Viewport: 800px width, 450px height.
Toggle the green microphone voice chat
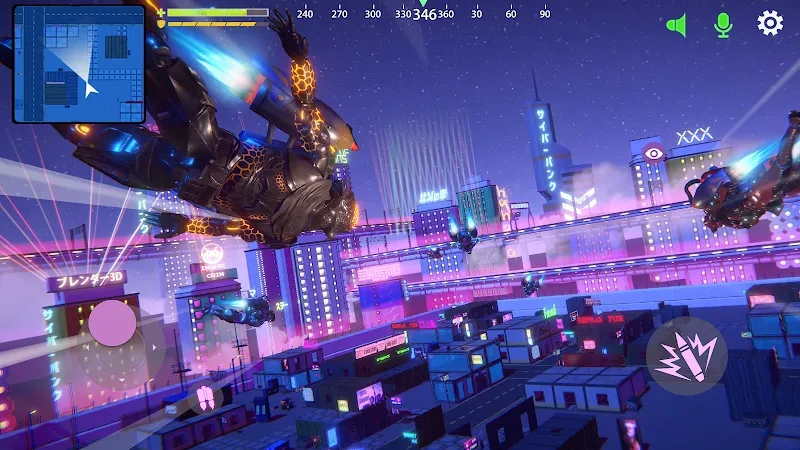723,25
